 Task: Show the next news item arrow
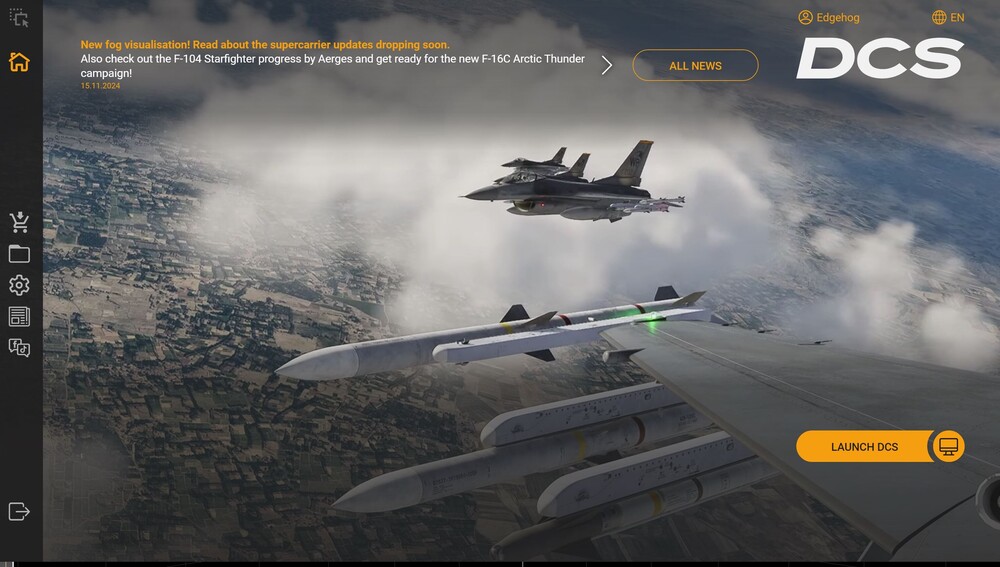pyautogui.click(x=606, y=66)
